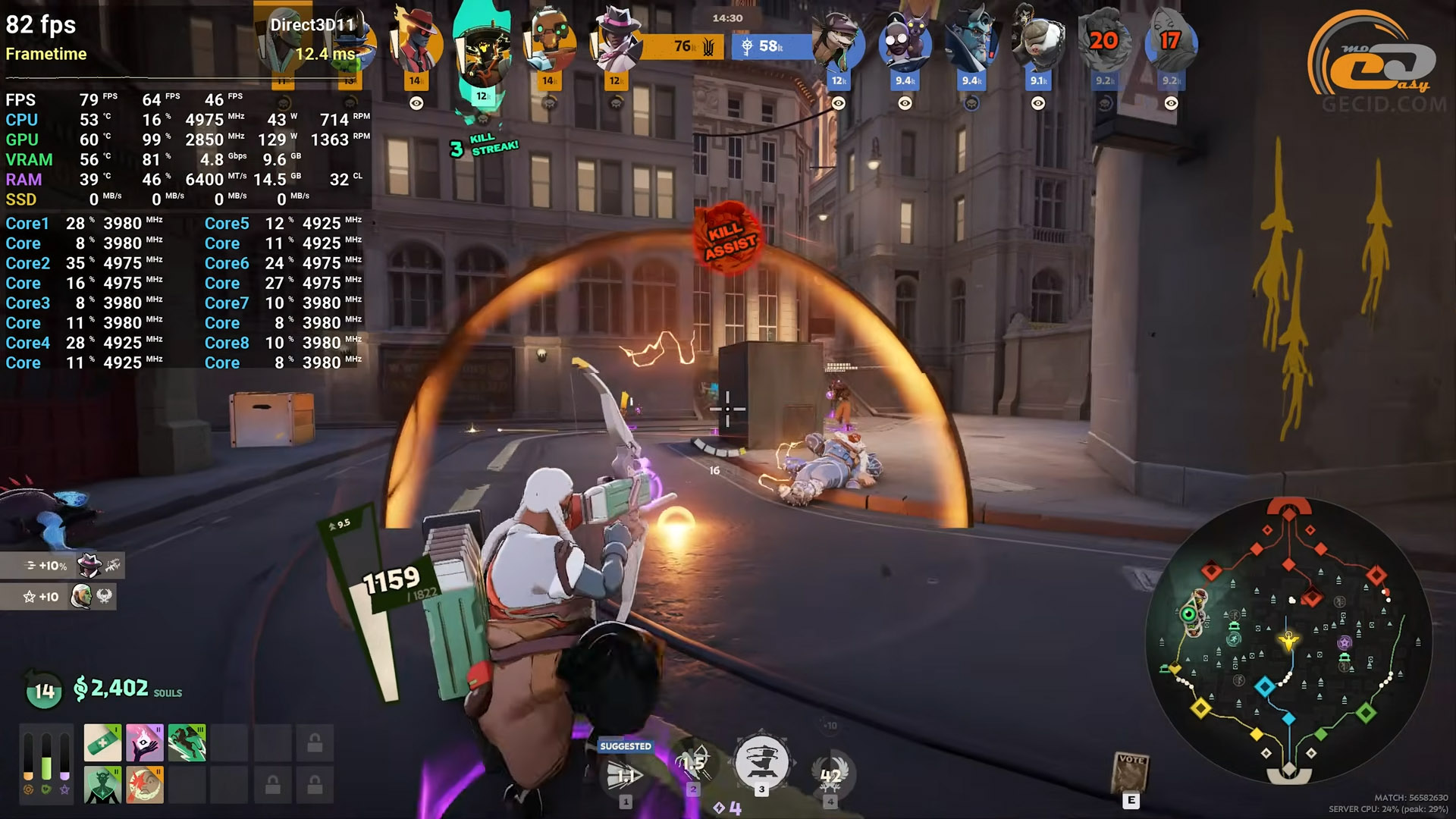Use the bow-and-arrow second ability
Image resolution: width=1456 pixels, height=819 pixels.
point(692,762)
